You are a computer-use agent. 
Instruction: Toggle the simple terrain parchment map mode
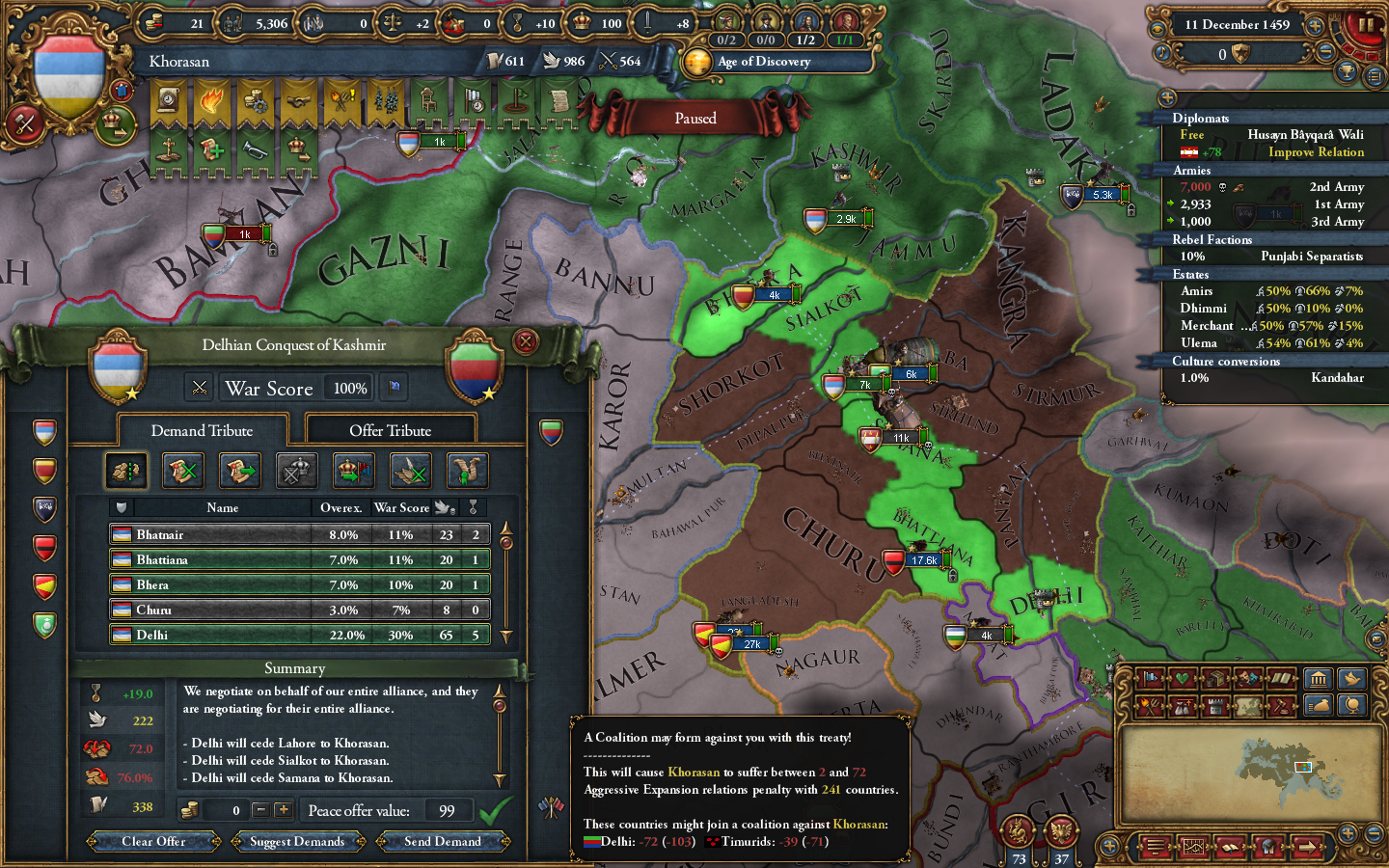(1246, 707)
